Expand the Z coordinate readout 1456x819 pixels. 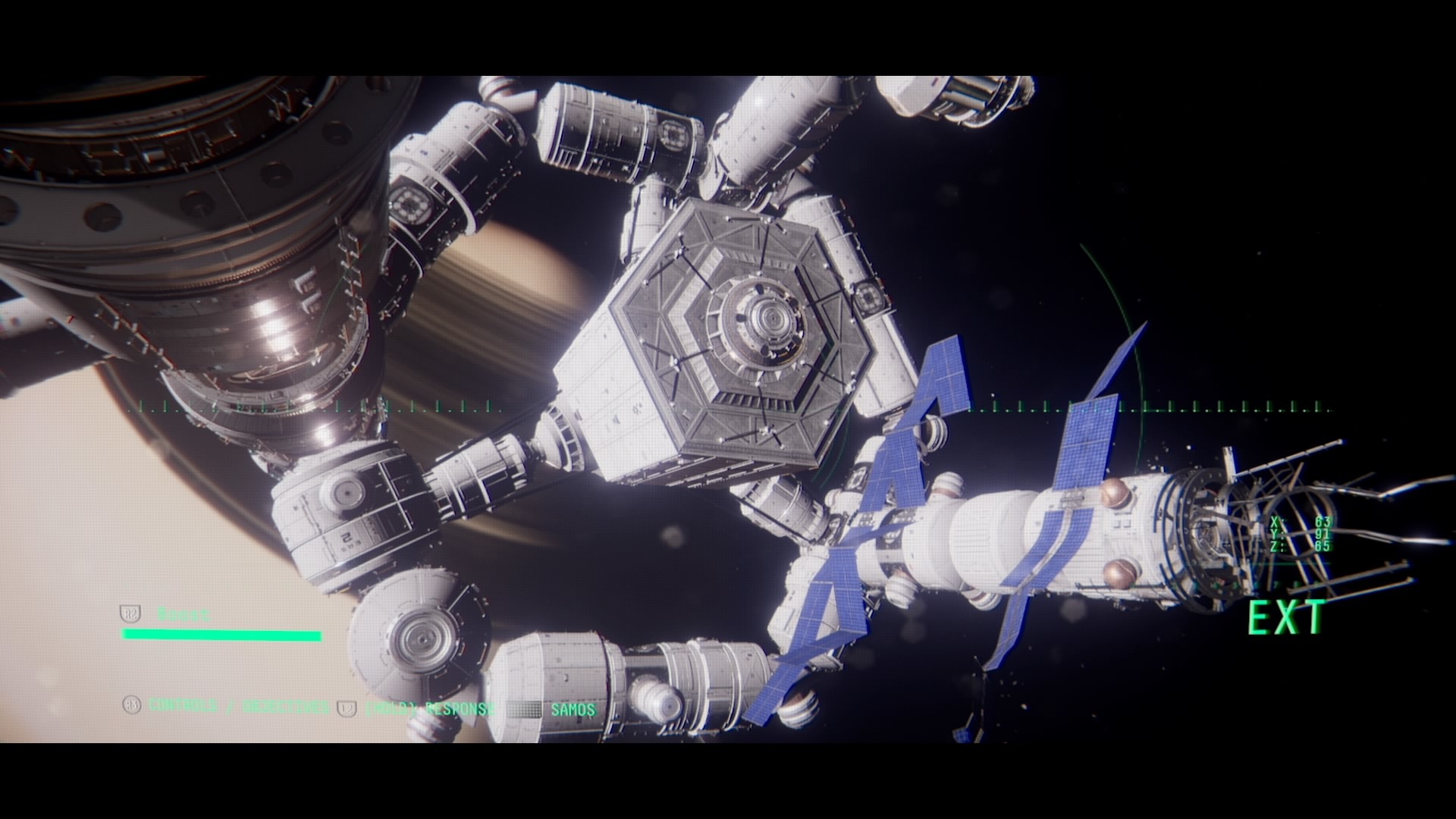(x=1298, y=545)
